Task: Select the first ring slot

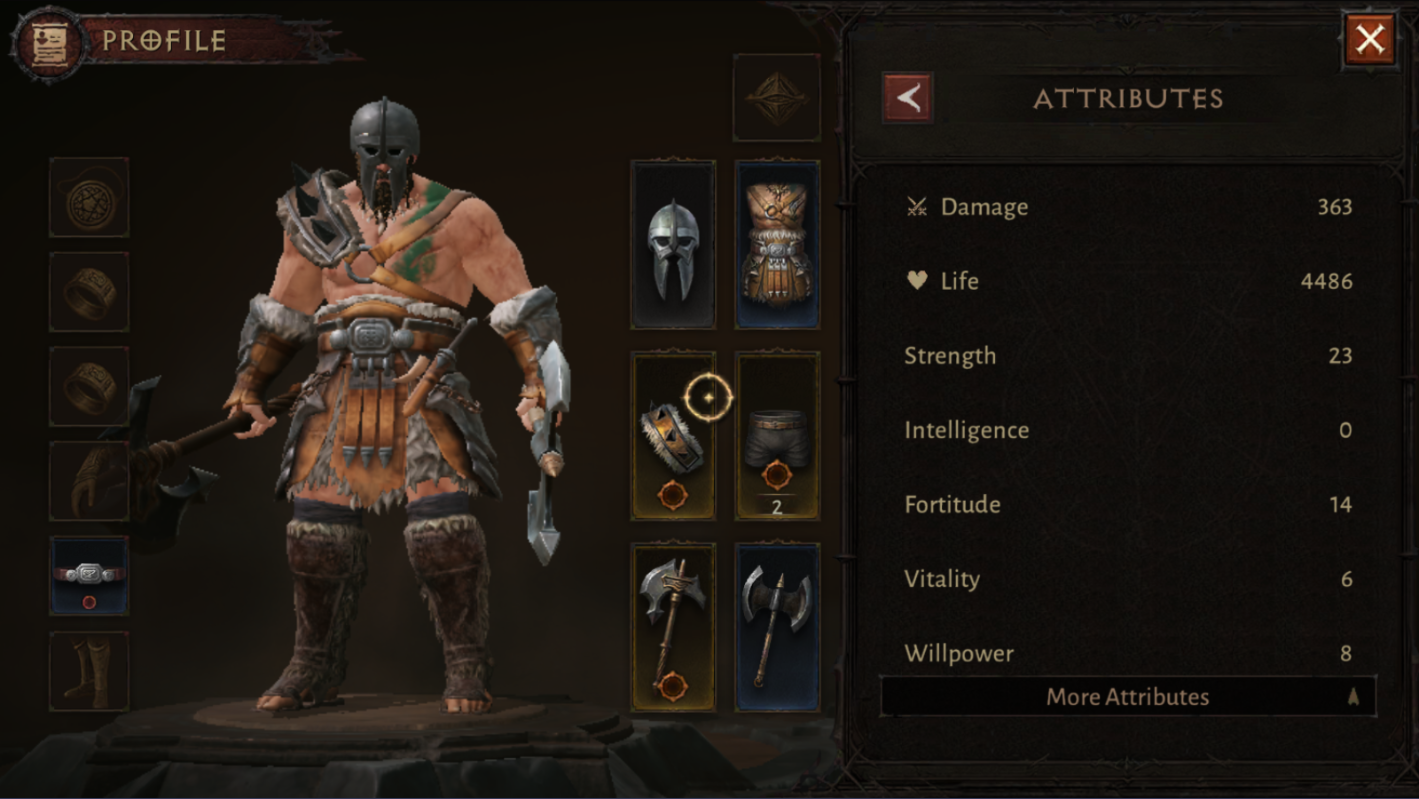Action: click(88, 291)
